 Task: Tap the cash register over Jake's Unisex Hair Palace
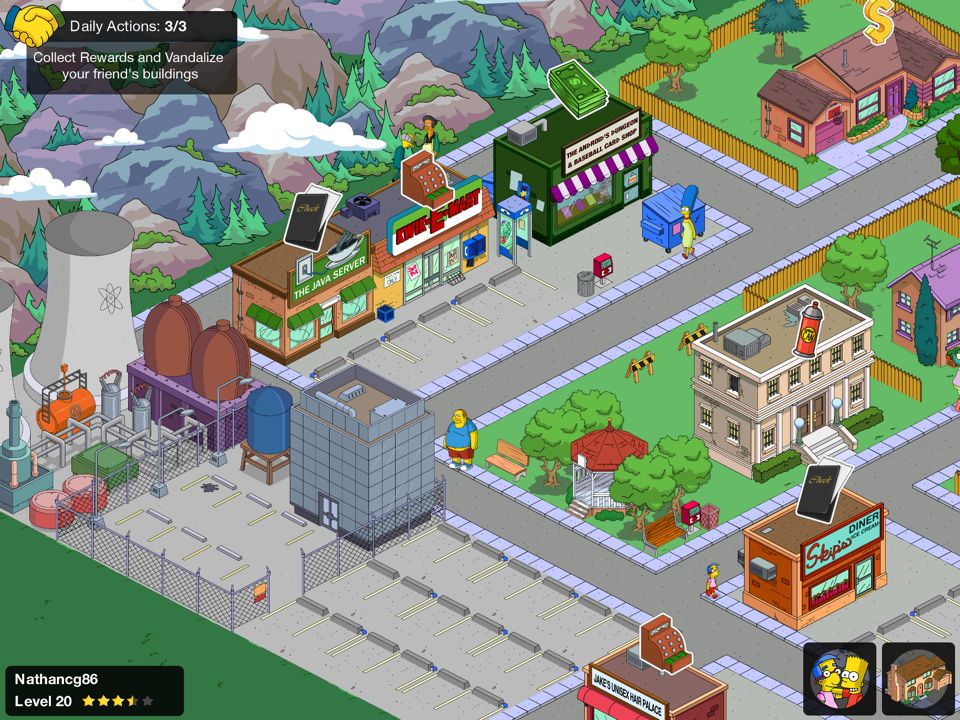click(665, 643)
